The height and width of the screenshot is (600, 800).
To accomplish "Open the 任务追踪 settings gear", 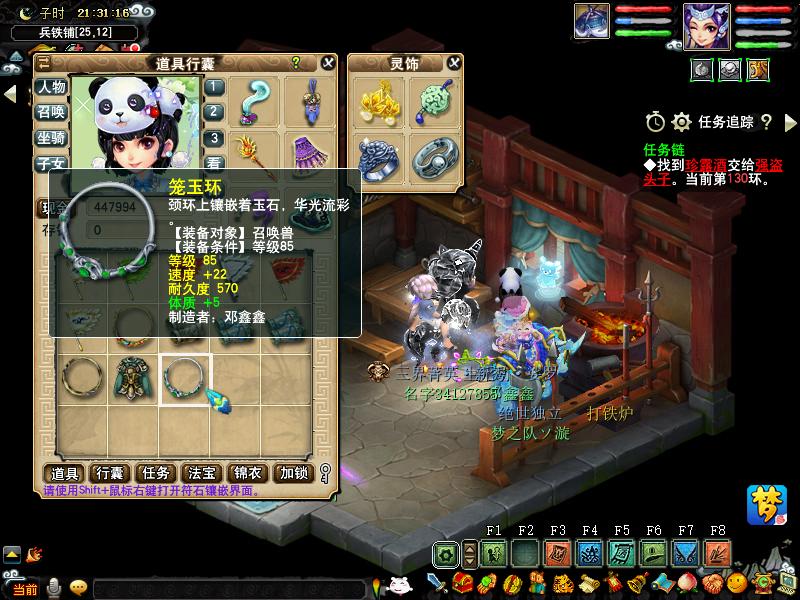I will point(681,122).
